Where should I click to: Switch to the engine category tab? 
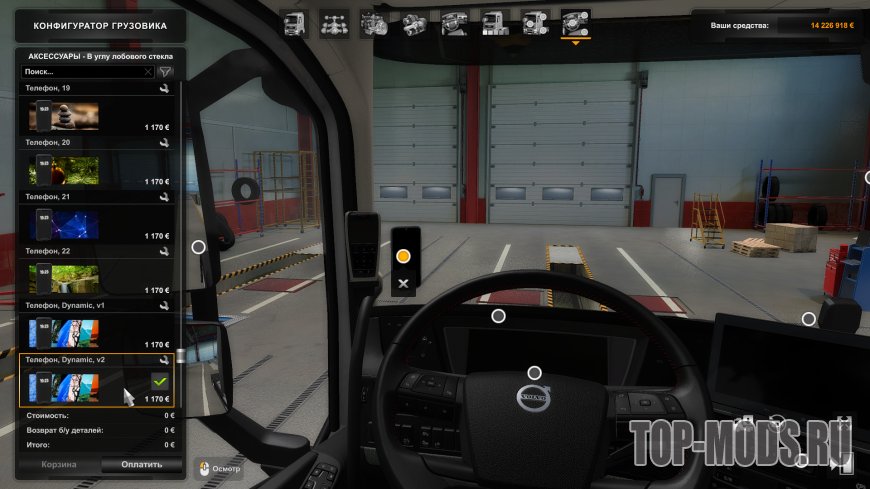(x=375, y=24)
